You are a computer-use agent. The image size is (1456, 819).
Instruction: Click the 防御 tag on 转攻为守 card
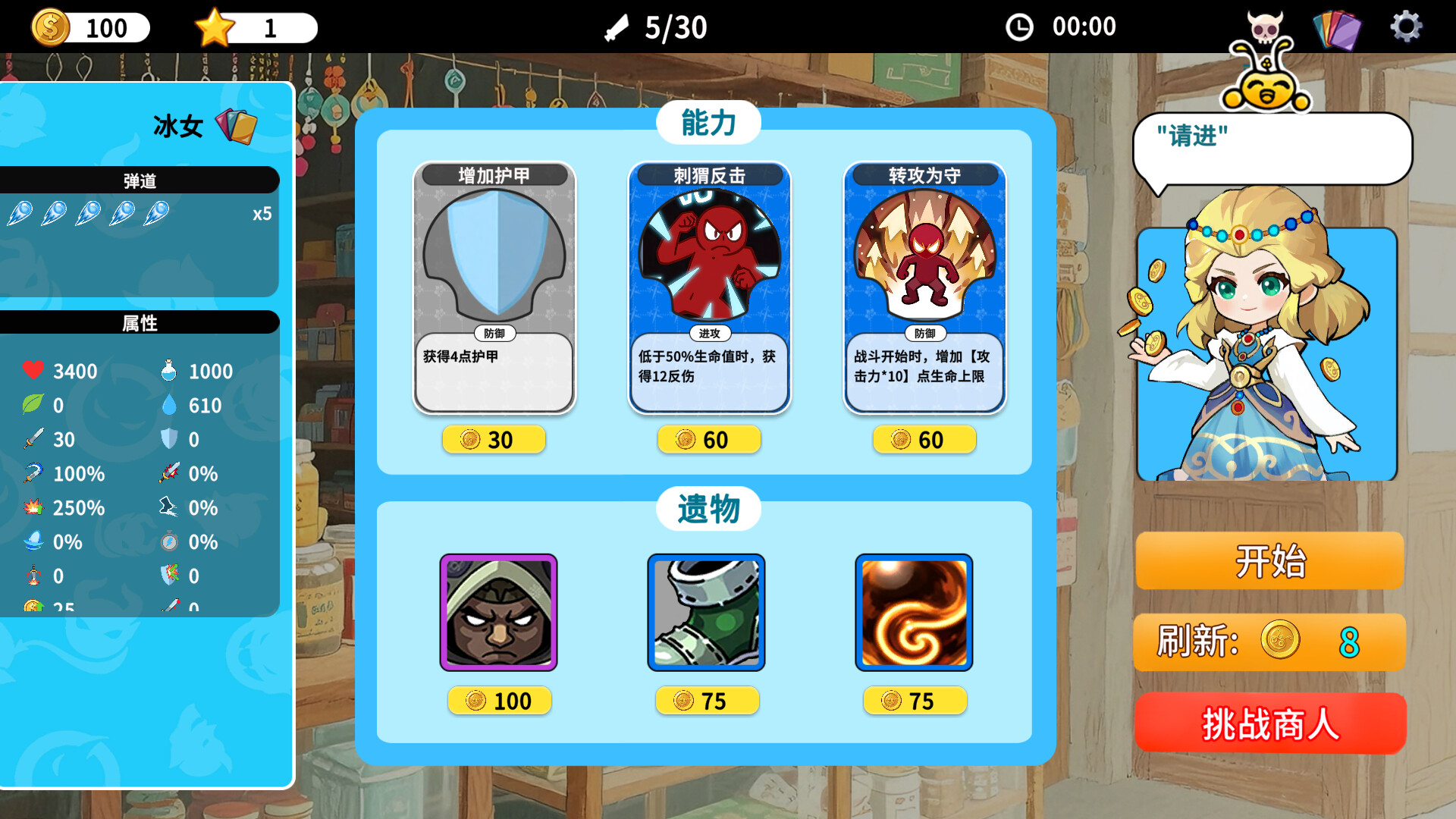[924, 334]
